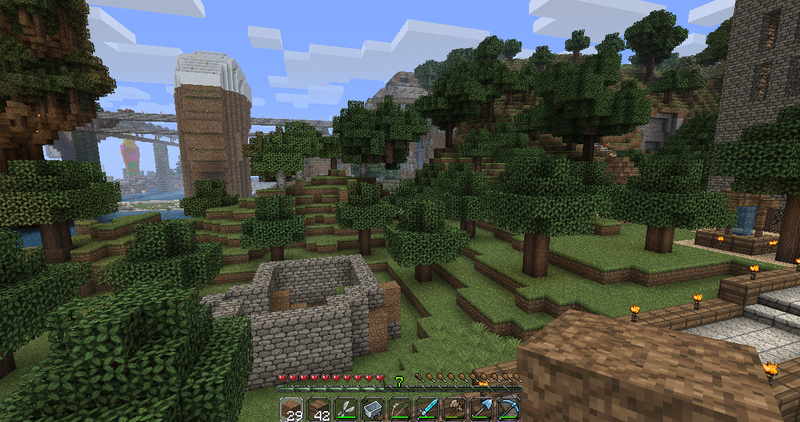Equip the diamond pickaxe

(509, 409)
